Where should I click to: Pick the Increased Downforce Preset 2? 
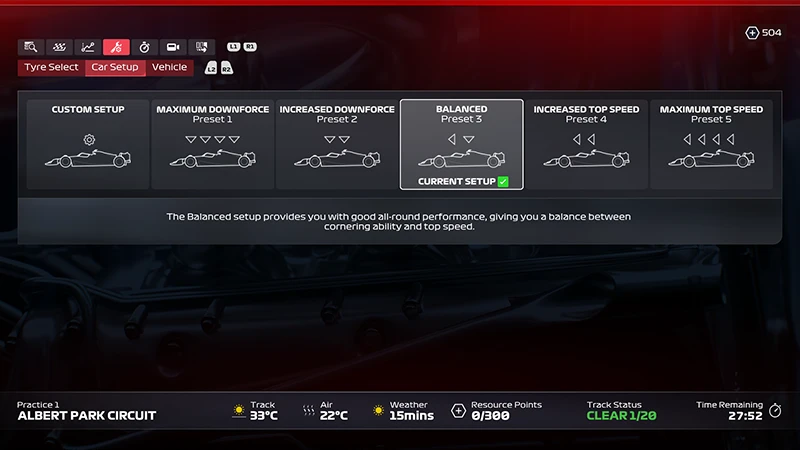pyautogui.click(x=337, y=144)
